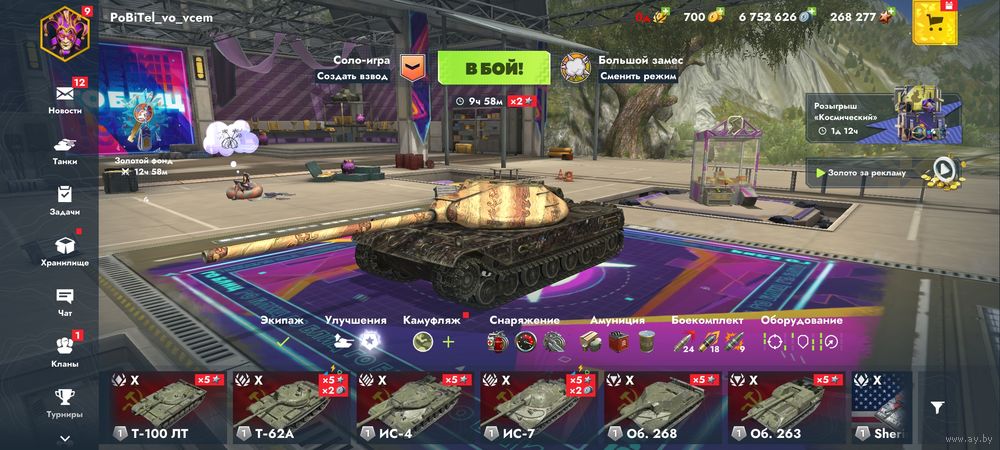Open the Хранилище storage menu
This screenshot has height=450, width=1000.
point(65,249)
